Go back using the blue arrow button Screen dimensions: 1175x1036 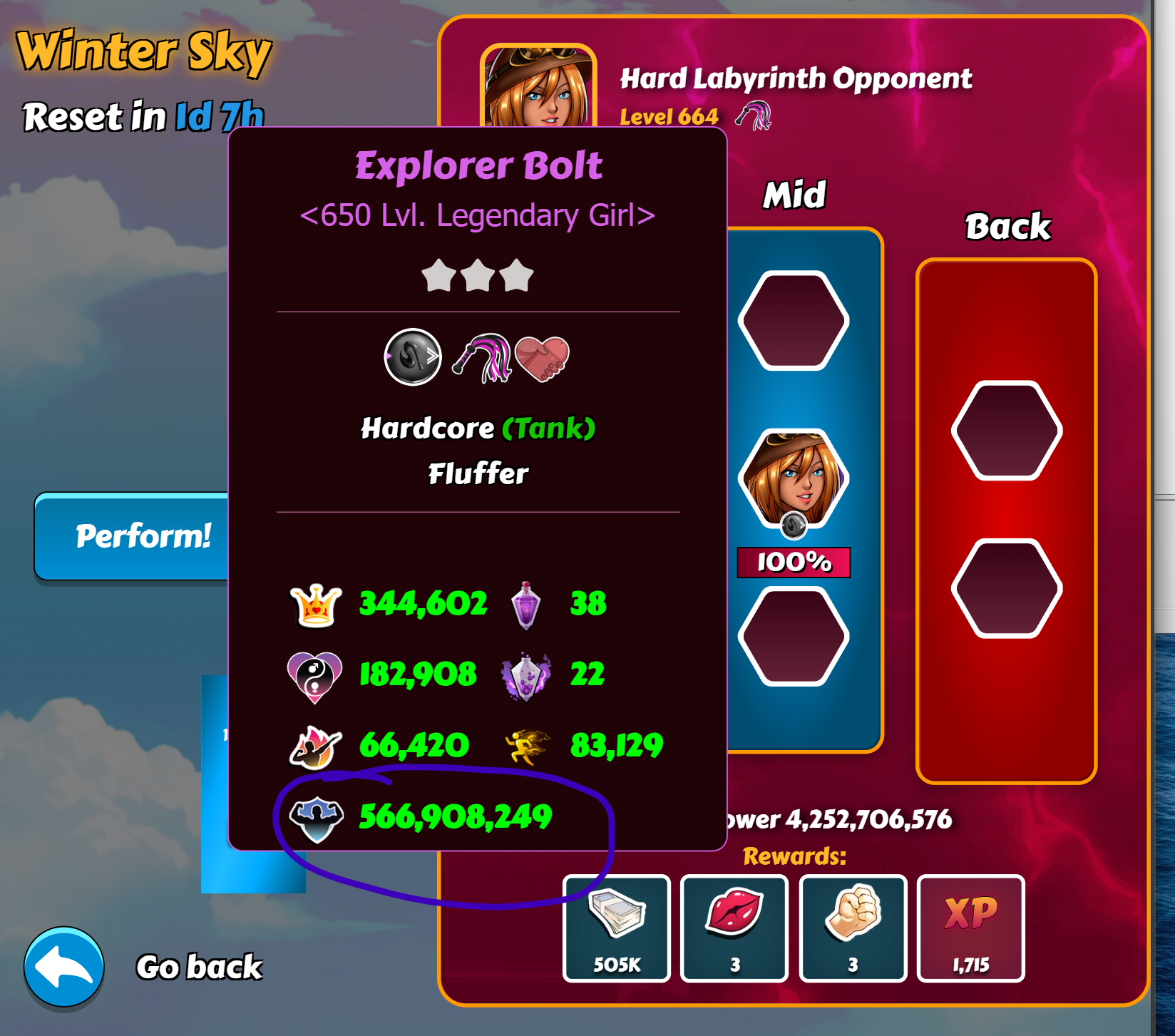tap(64, 967)
